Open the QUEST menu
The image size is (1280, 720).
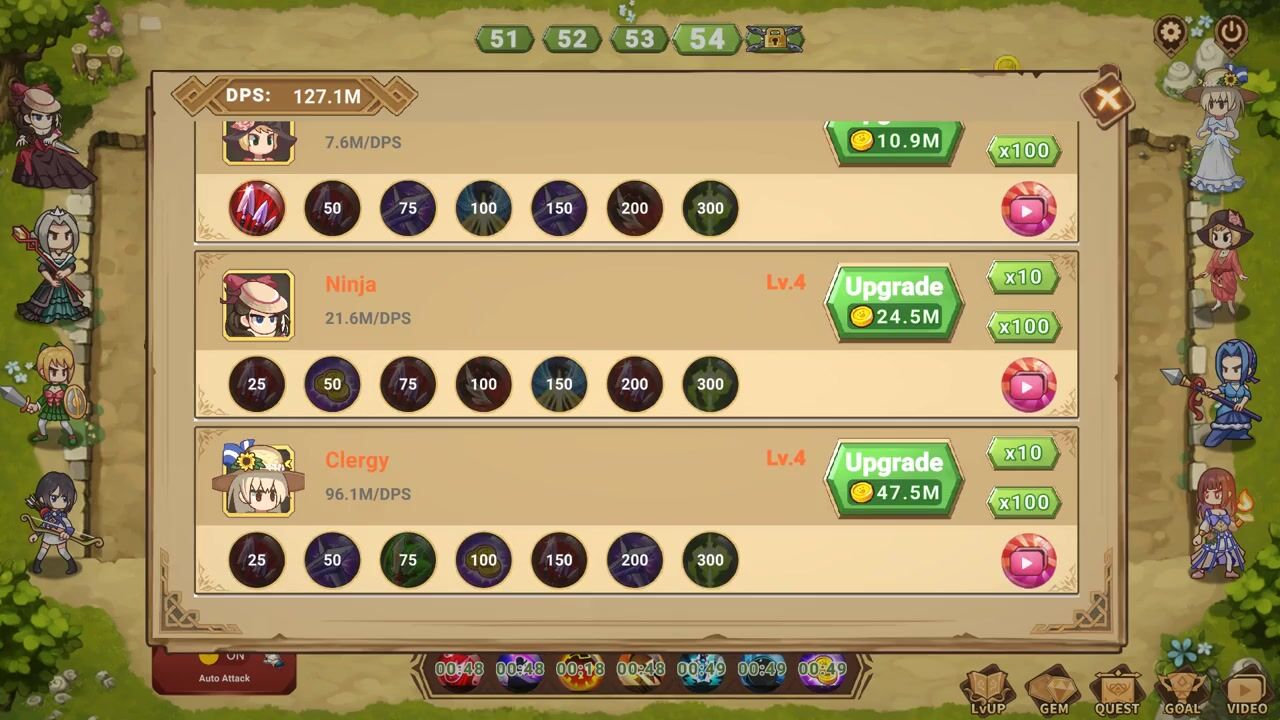click(x=1117, y=691)
